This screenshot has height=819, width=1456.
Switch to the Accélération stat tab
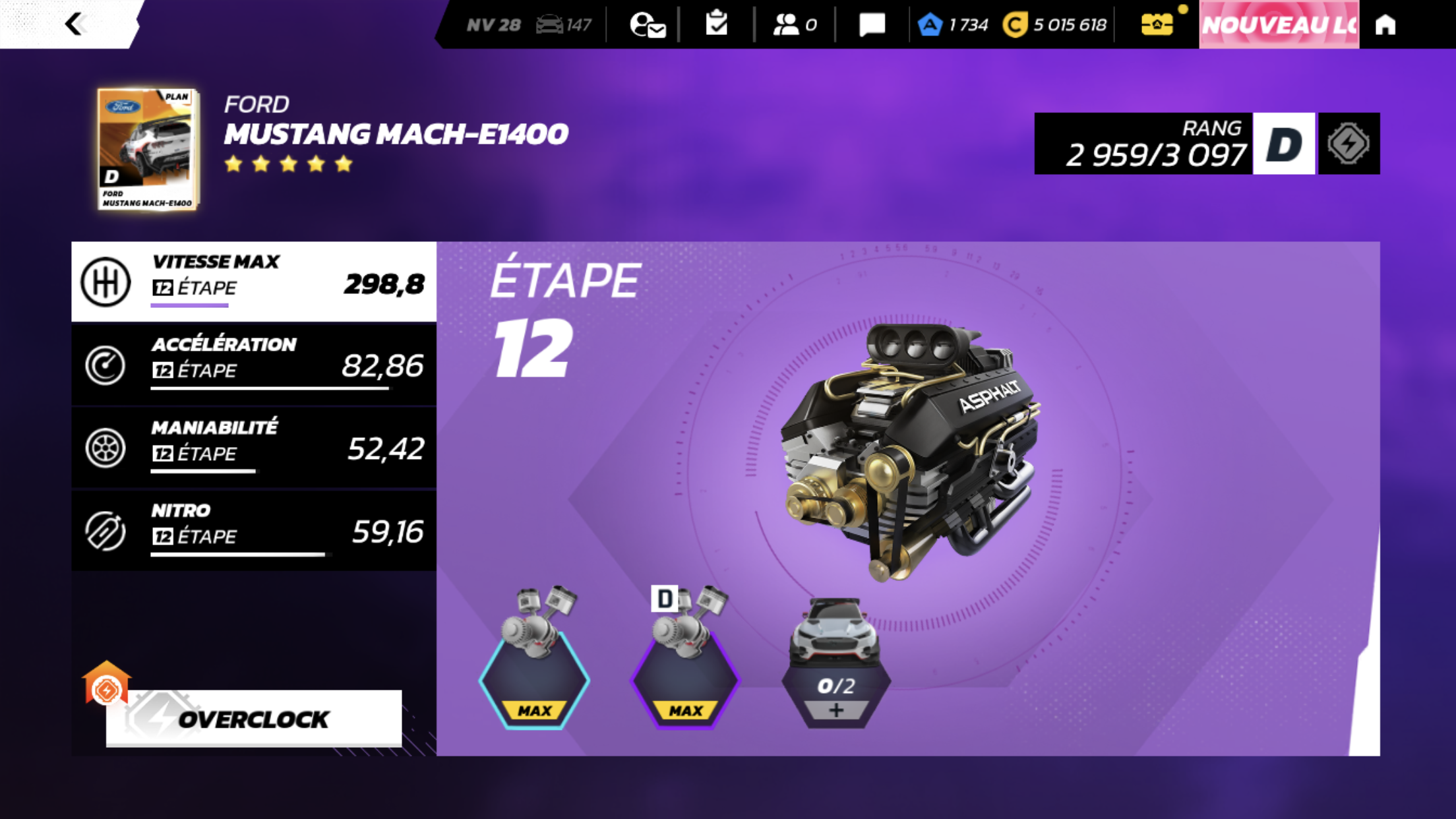pos(254,365)
